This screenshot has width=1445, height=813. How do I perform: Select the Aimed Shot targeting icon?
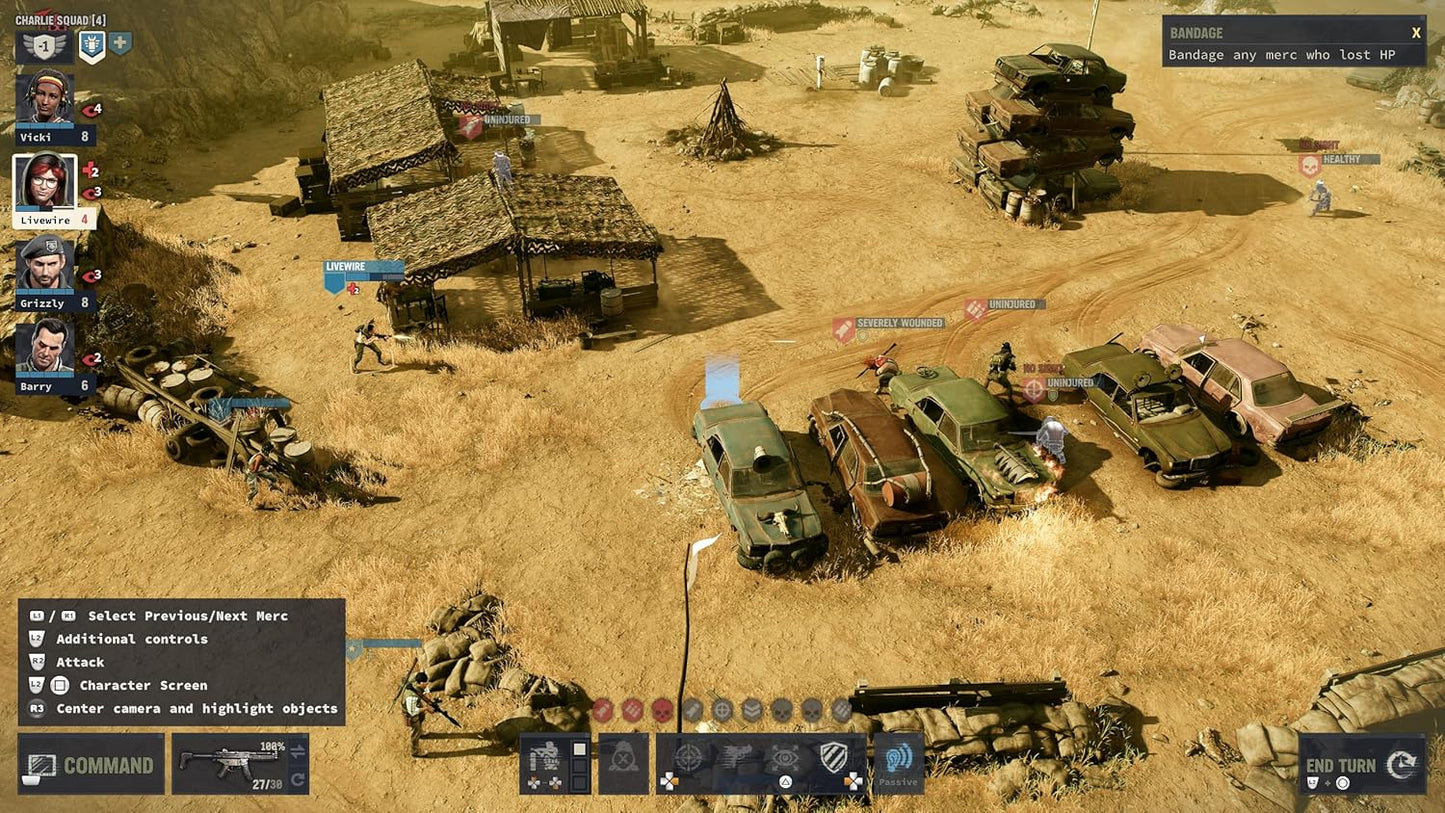[690, 757]
